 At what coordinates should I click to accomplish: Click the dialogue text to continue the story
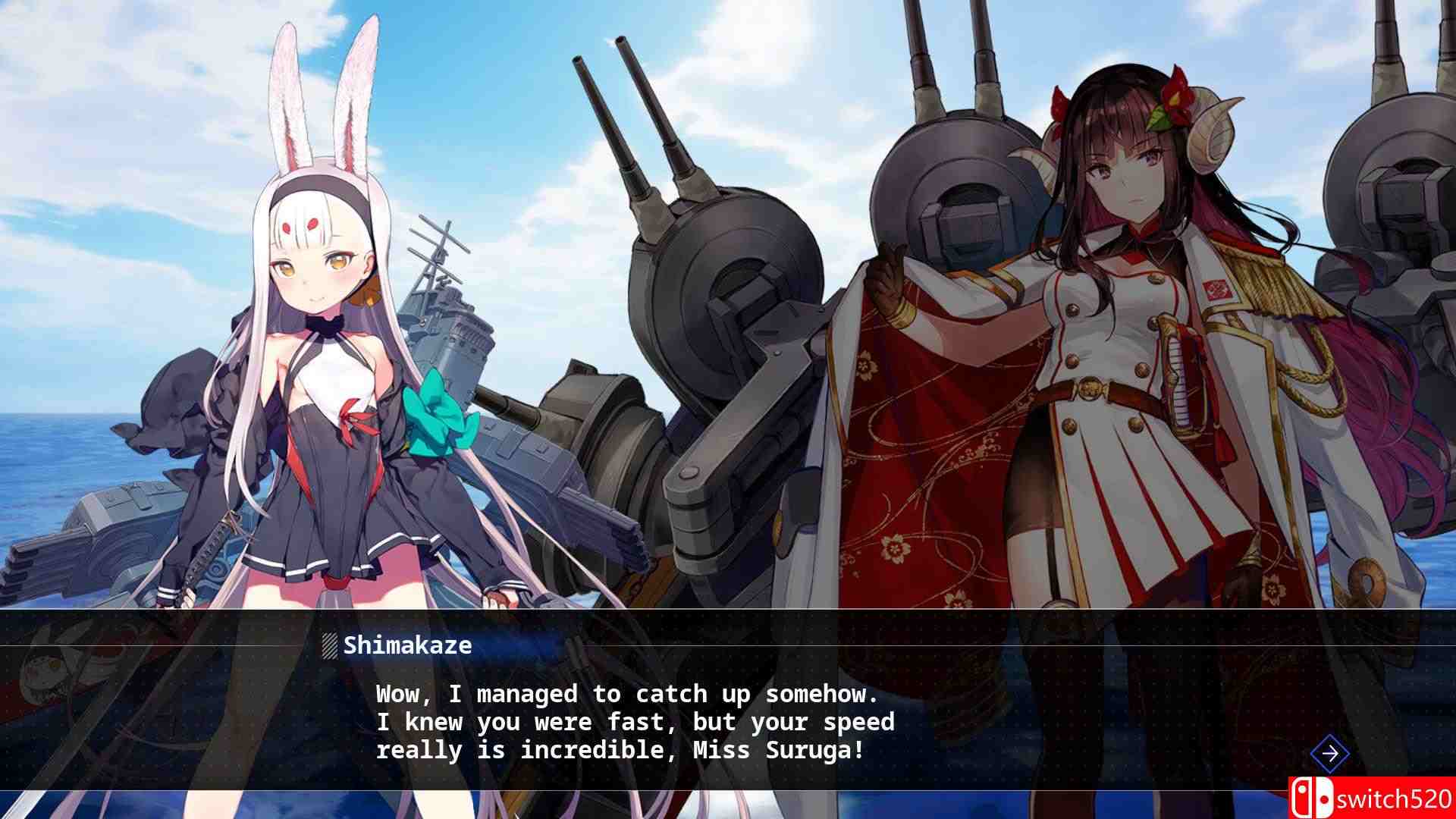[x=633, y=721]
